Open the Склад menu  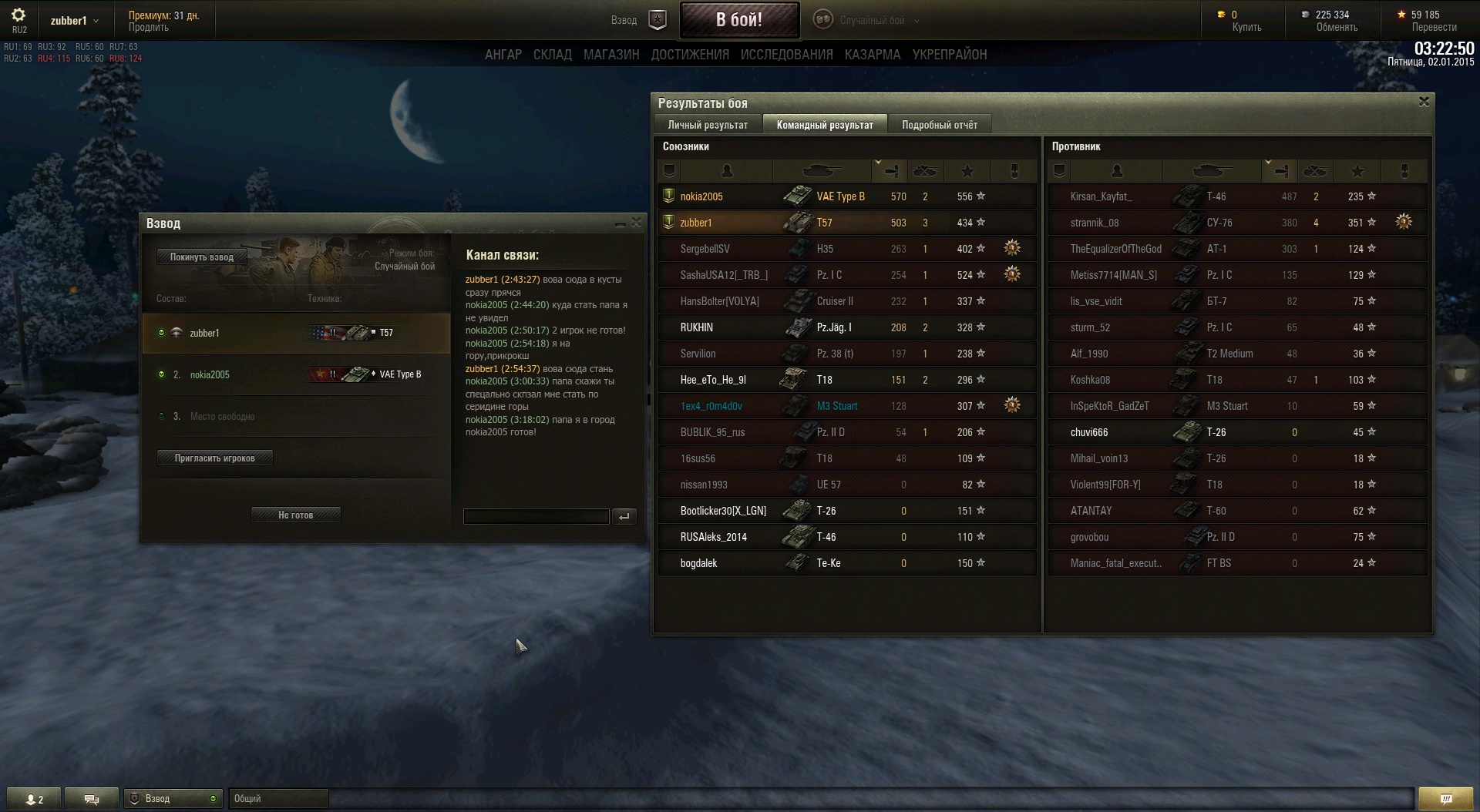pyautogui.click(x=553, y=55)
